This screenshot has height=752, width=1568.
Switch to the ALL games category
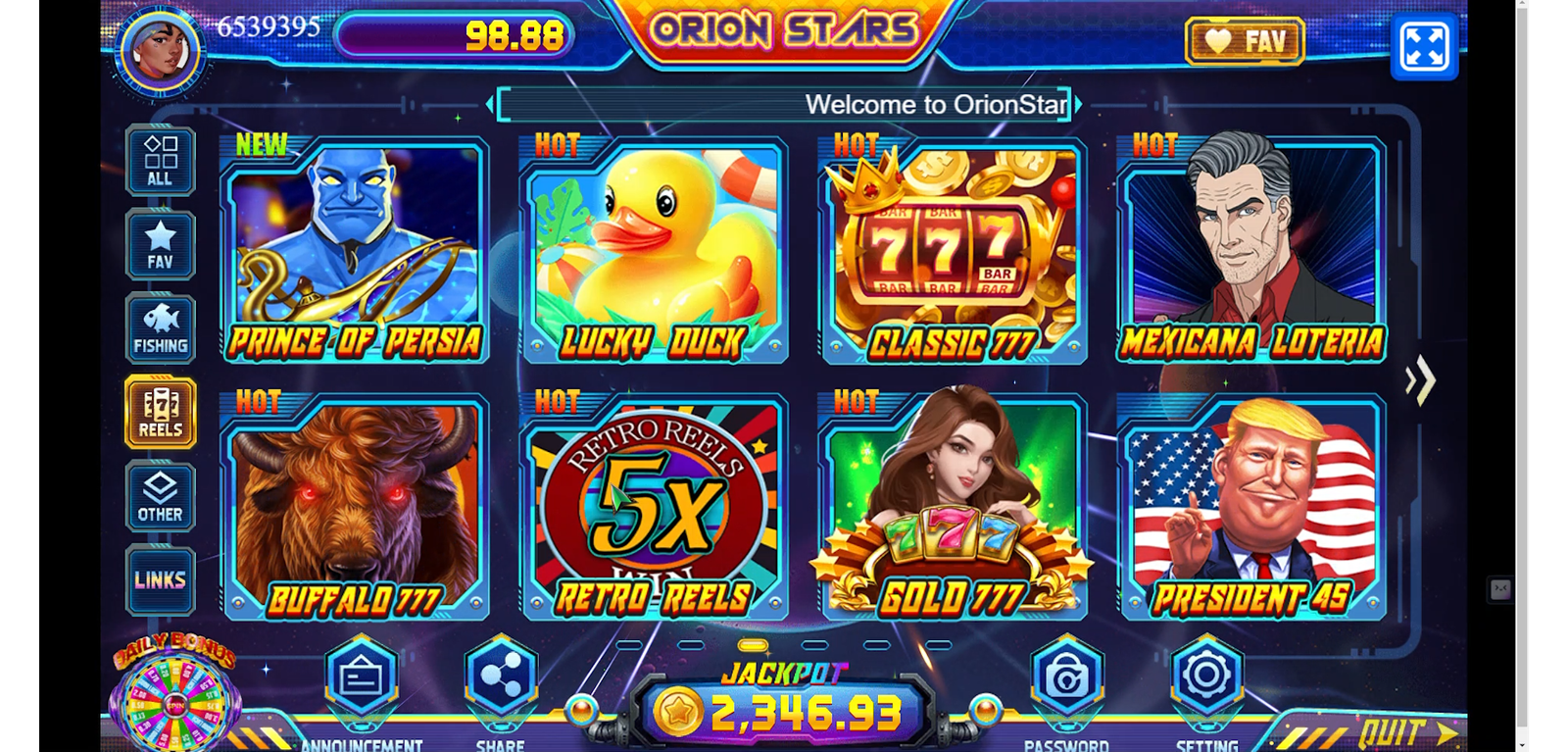point(160,161)
